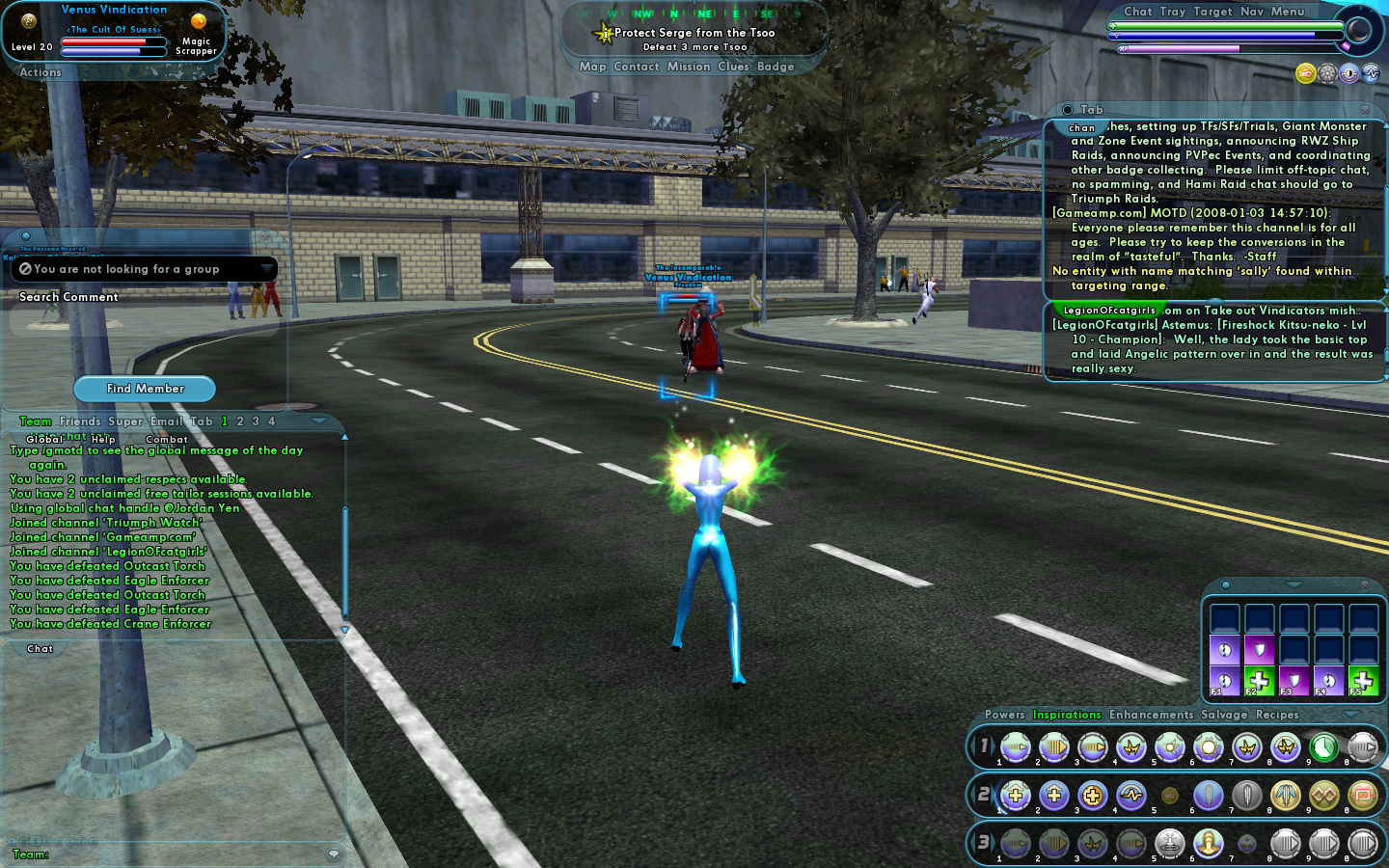View the Badge window

[x=776, y=67]
